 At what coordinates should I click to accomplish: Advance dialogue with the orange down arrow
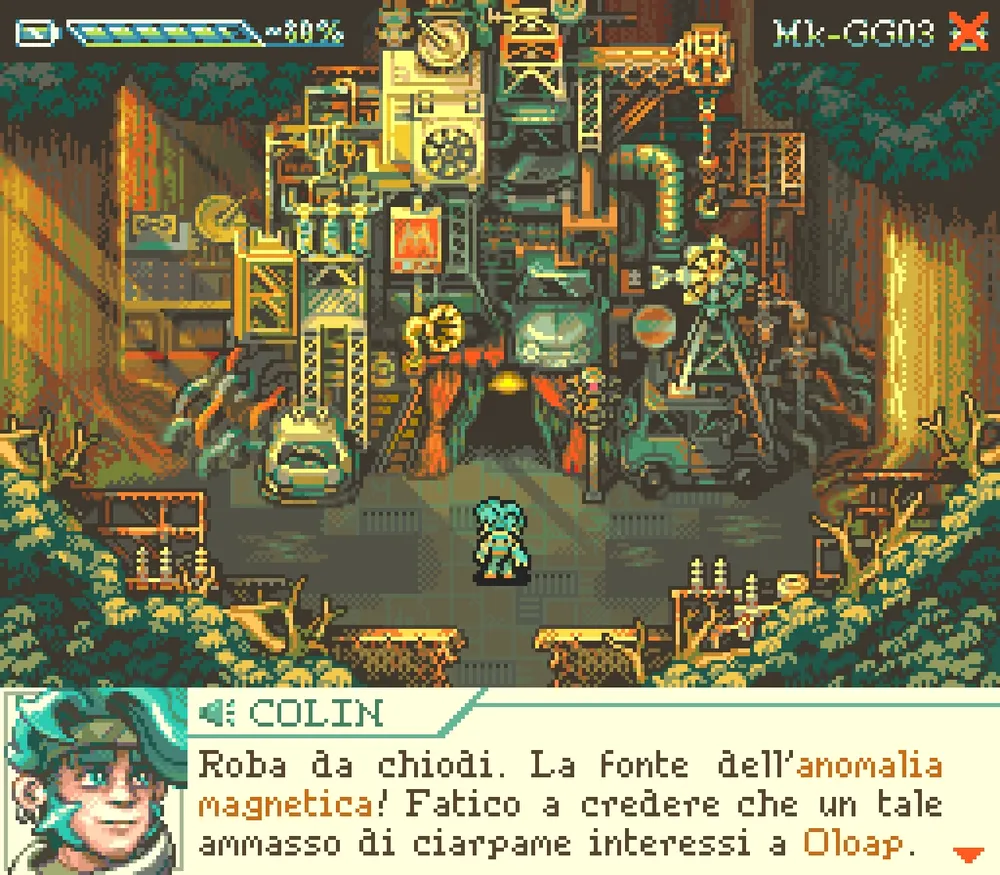(x=968, y=853)
